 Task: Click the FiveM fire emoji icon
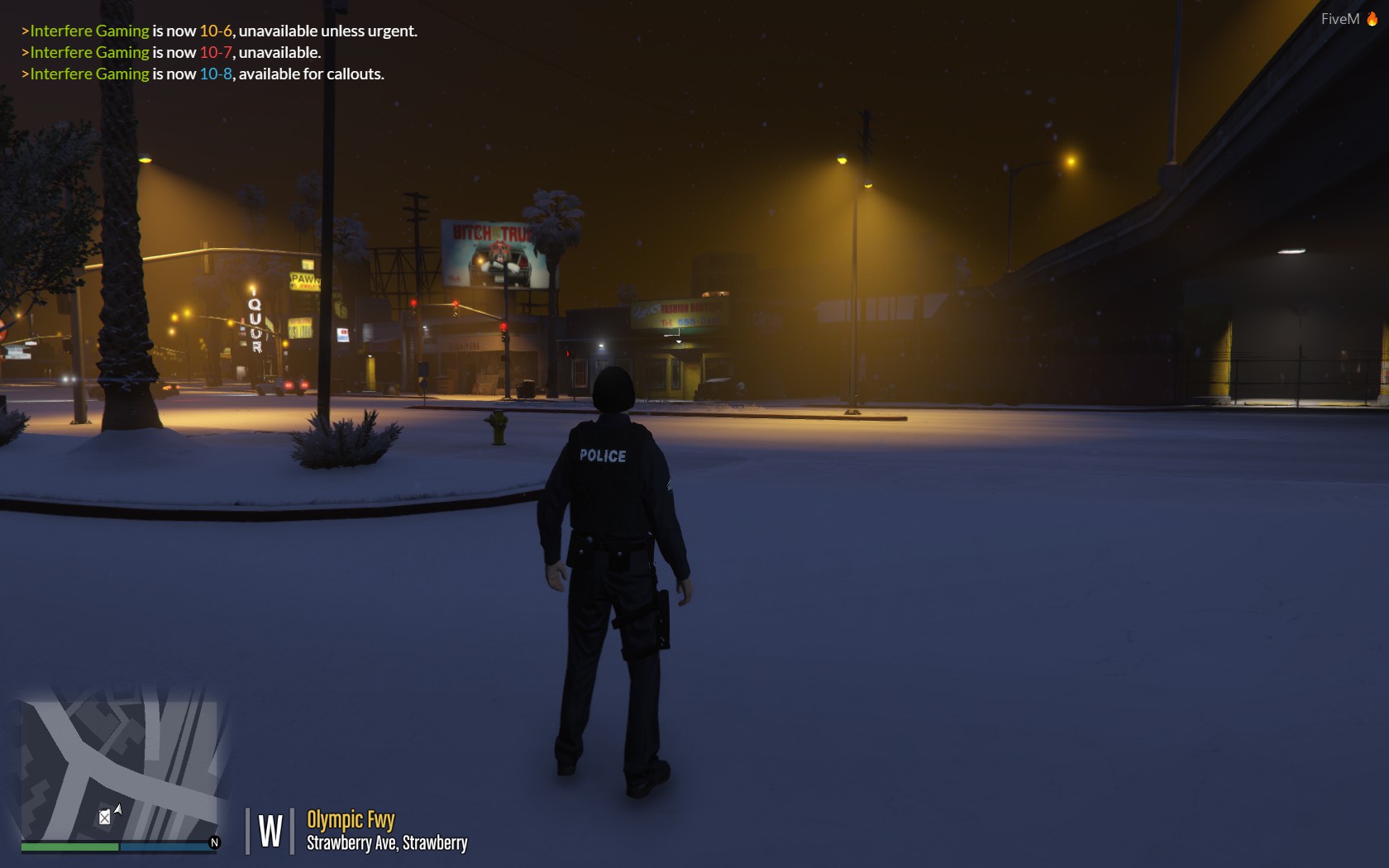point(1374,18)
